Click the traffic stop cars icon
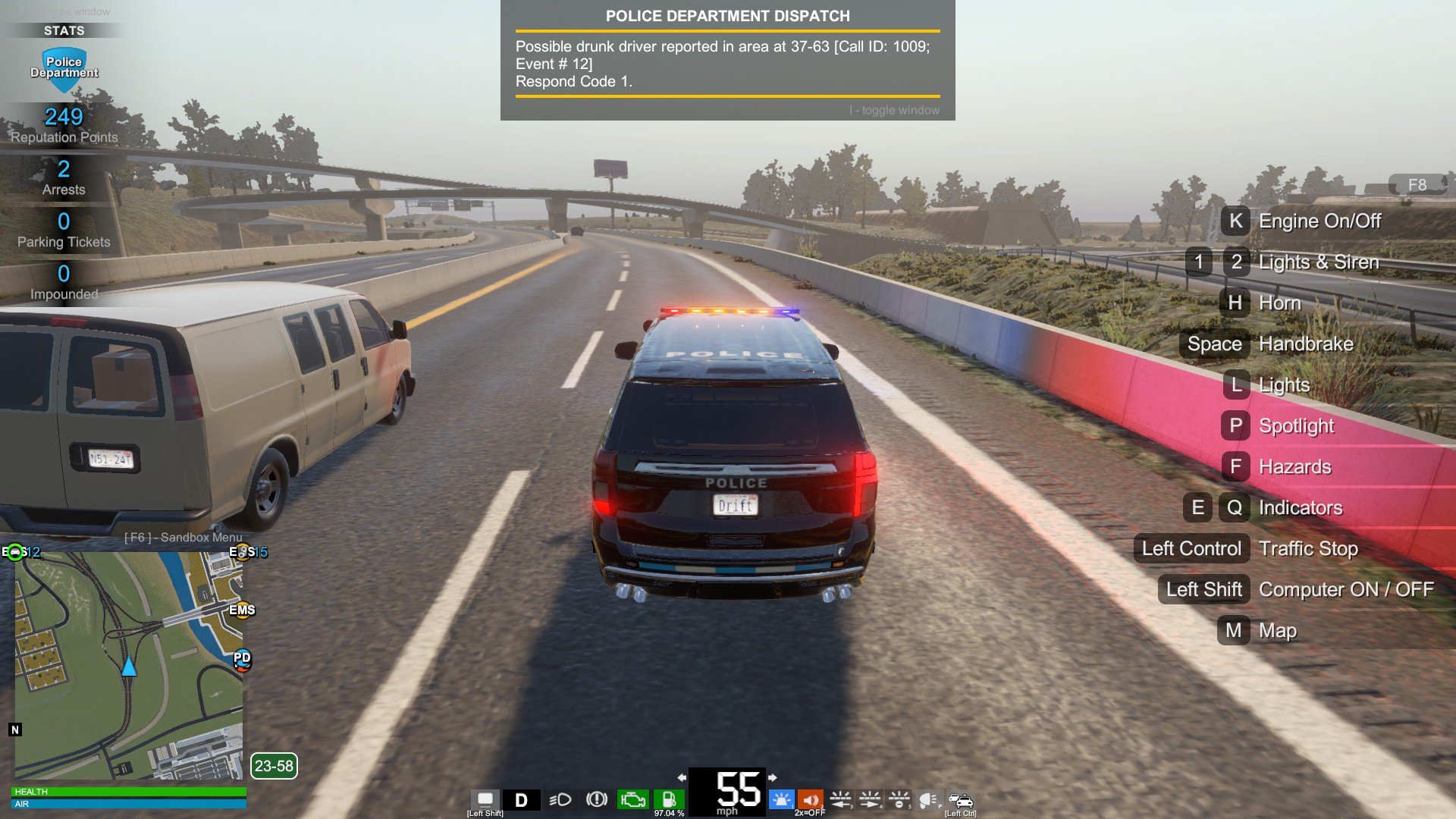 [x=960, y=799]
